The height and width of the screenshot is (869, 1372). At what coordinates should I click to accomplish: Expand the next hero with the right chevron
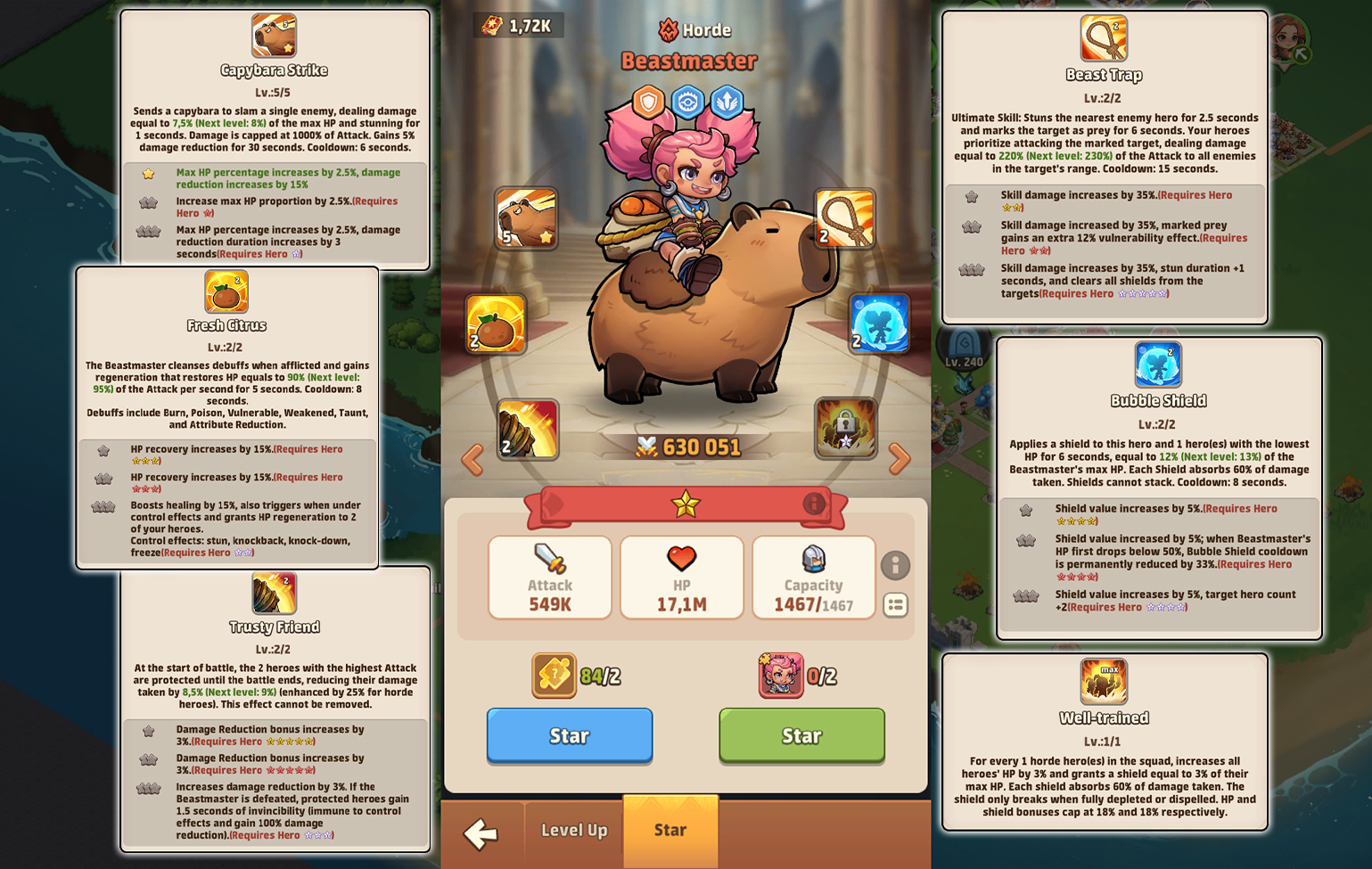point(900,458)
